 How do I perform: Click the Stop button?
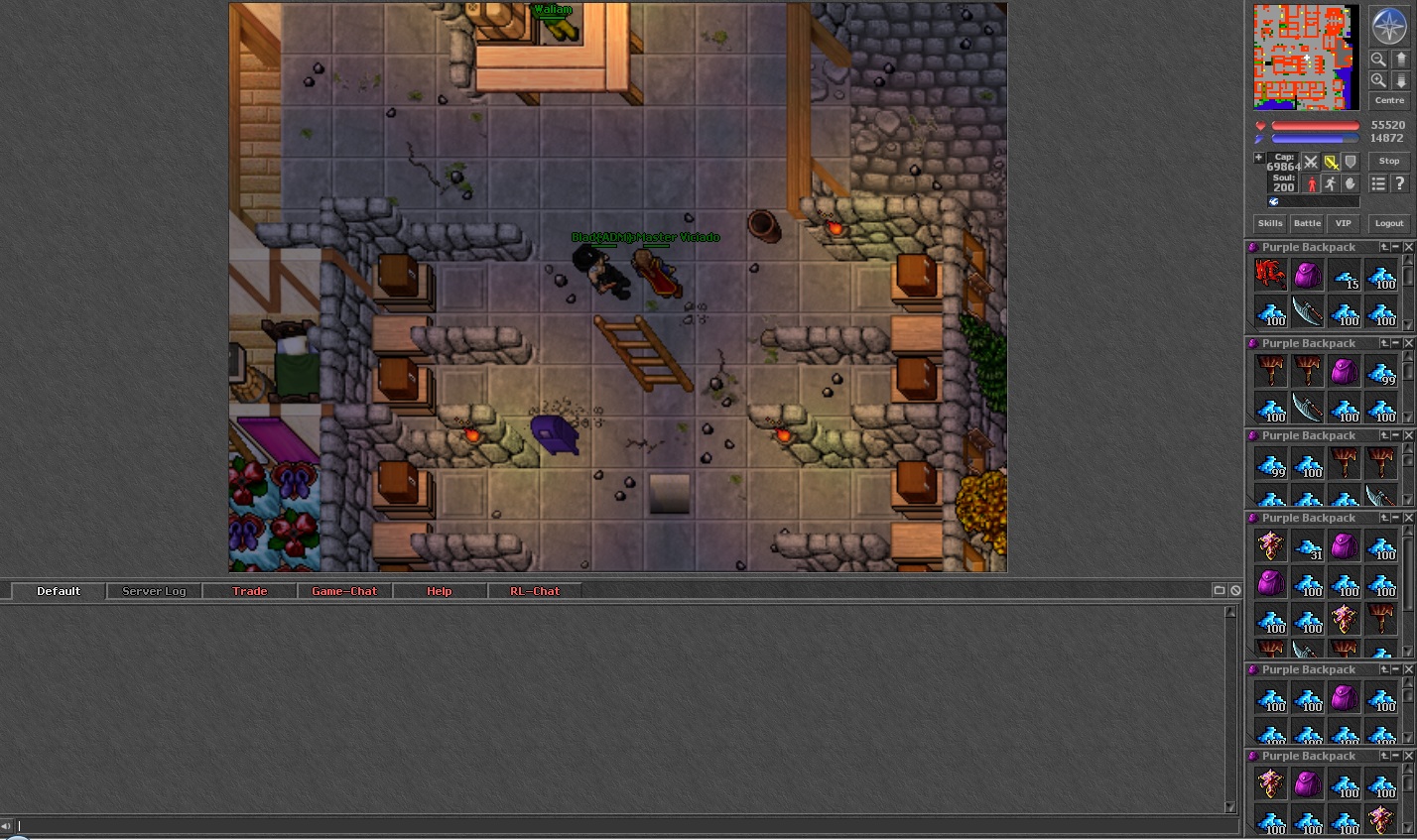click(1388, 161)
